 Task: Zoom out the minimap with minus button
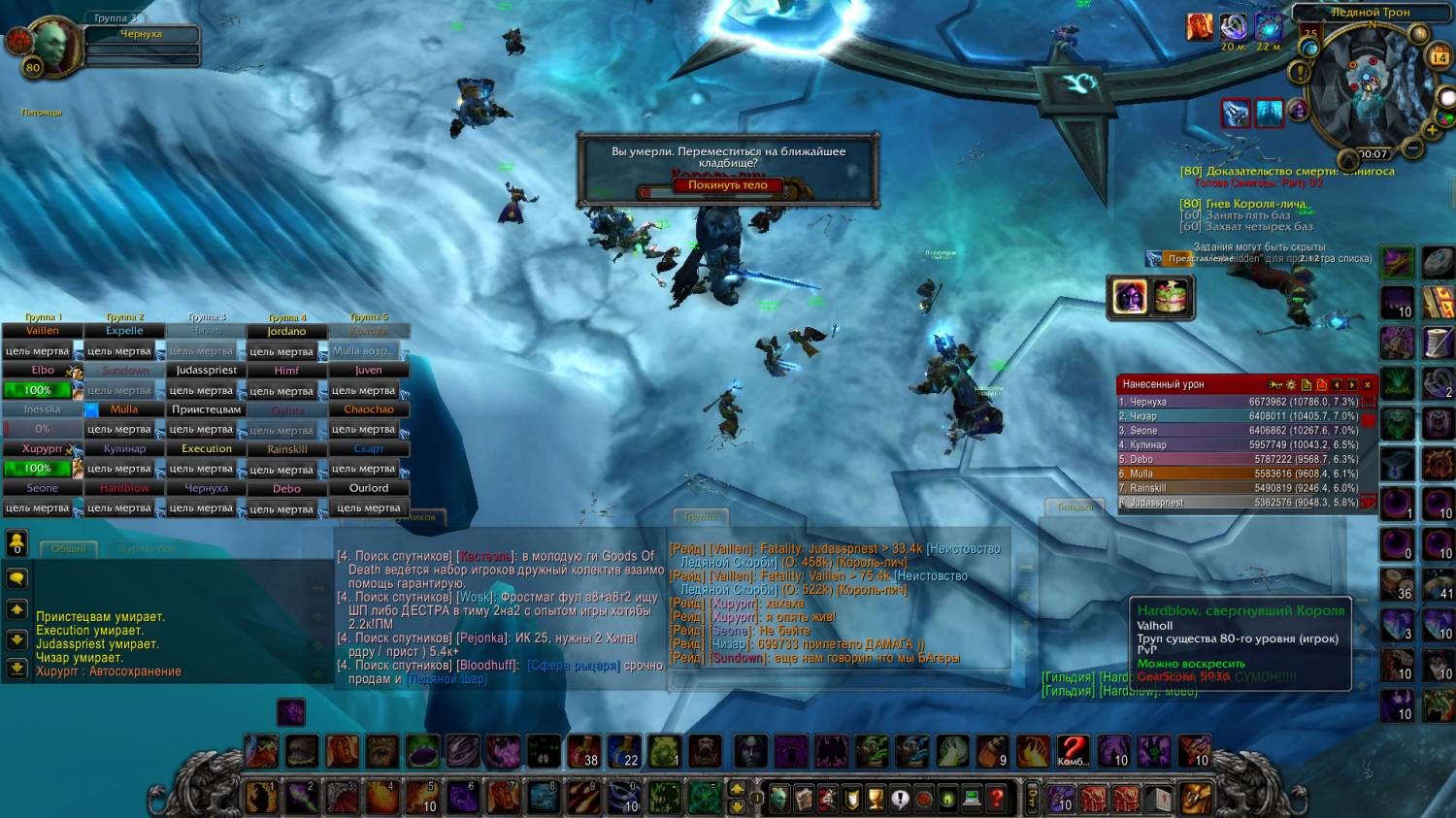click(x=1413, y=148)
